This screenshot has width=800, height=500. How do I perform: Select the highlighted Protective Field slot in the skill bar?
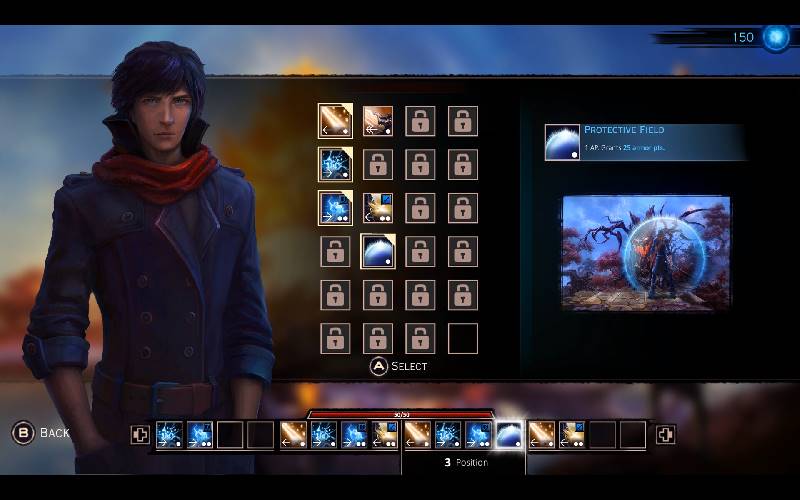pos(510,434)
